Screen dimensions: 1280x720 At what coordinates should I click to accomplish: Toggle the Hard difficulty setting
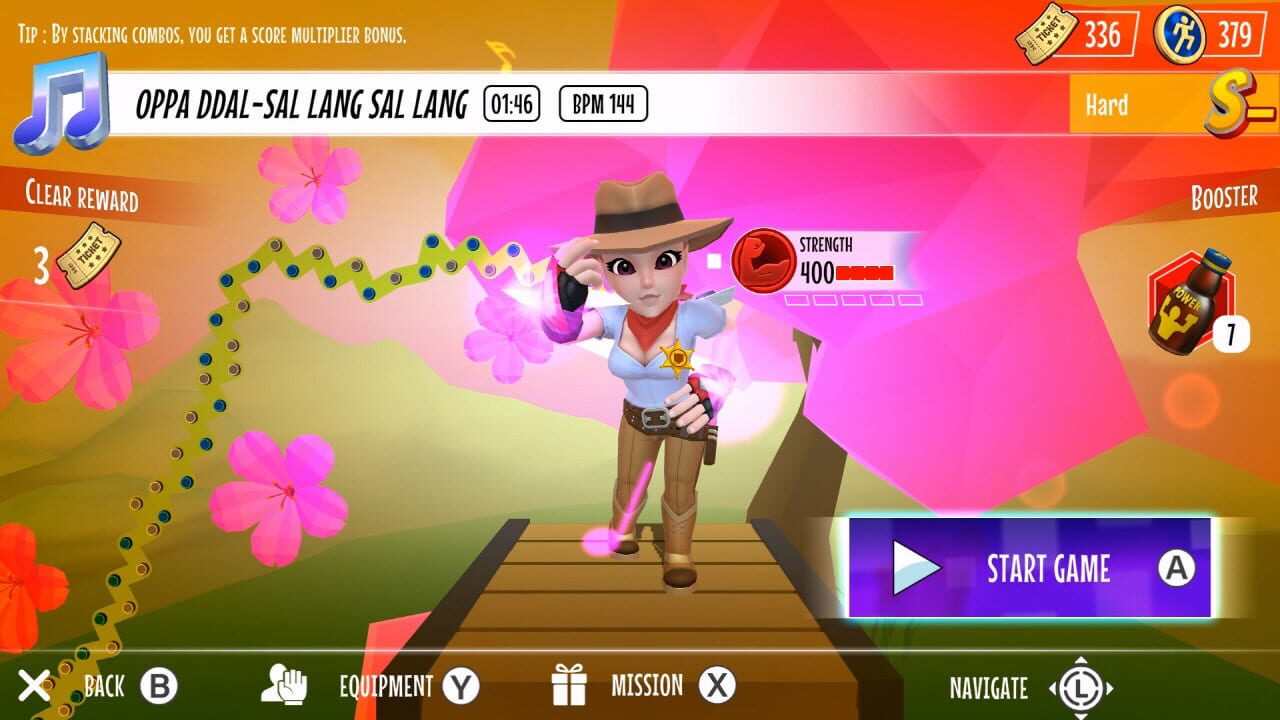[1105, 105]
